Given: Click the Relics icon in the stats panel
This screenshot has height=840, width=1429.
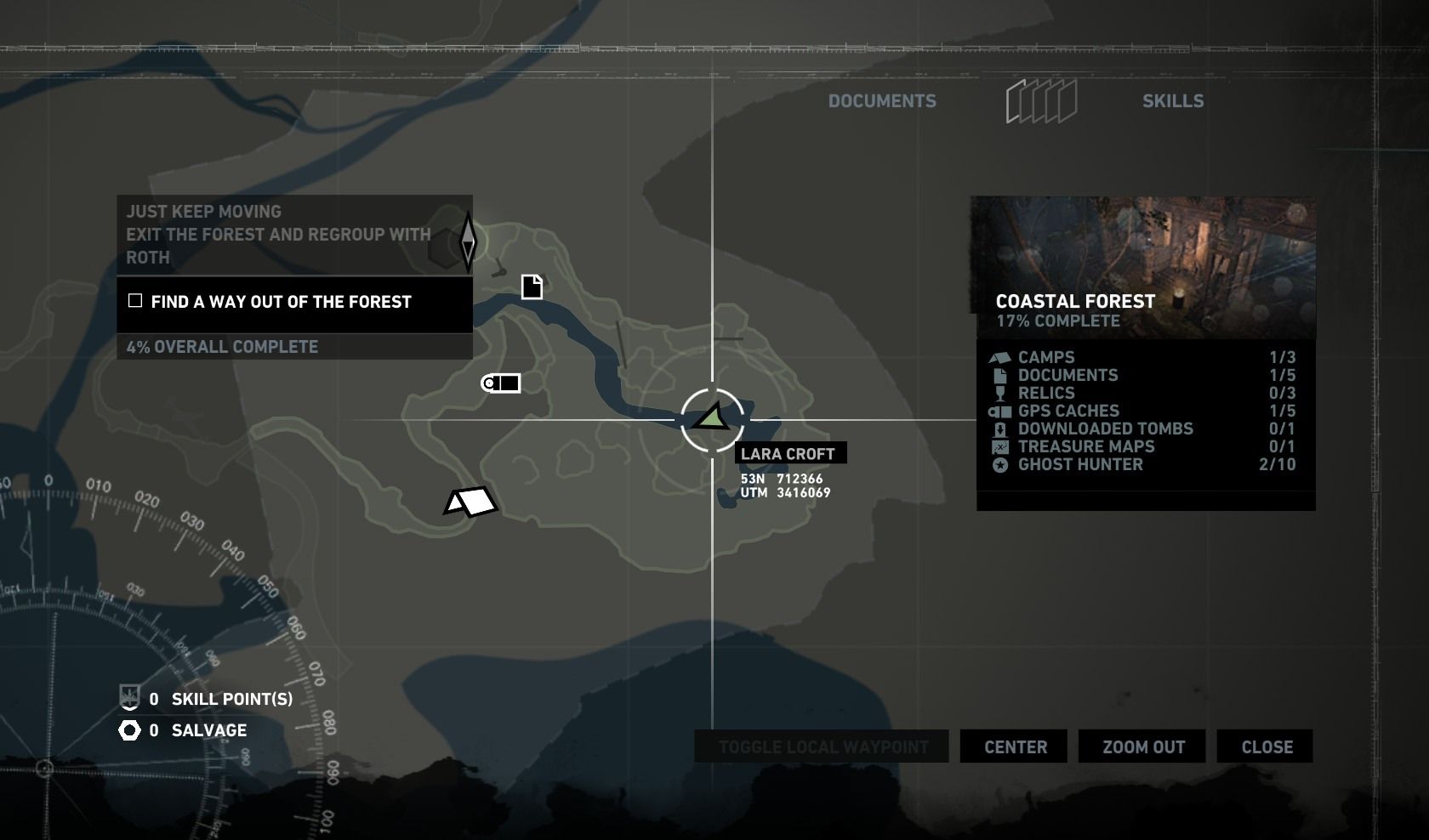Looking at the screenshot, I should point(999,393).
